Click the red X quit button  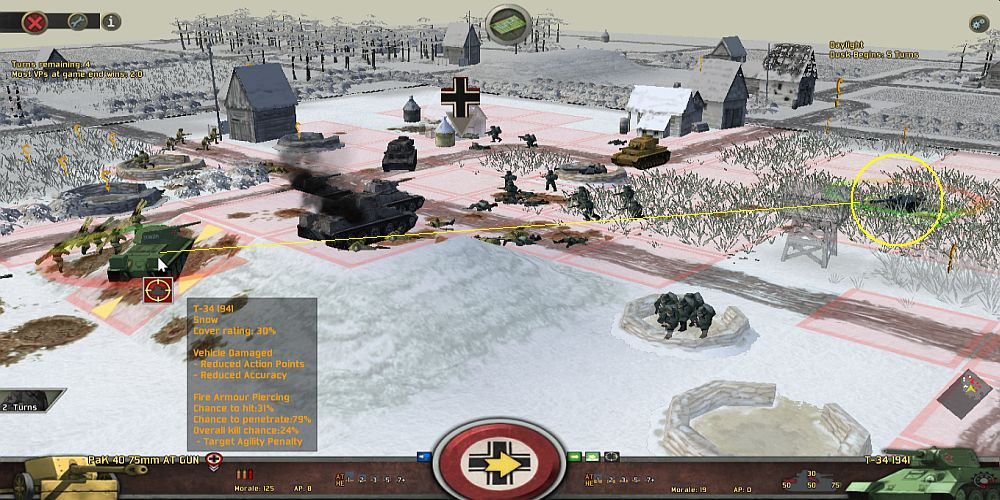35,20
